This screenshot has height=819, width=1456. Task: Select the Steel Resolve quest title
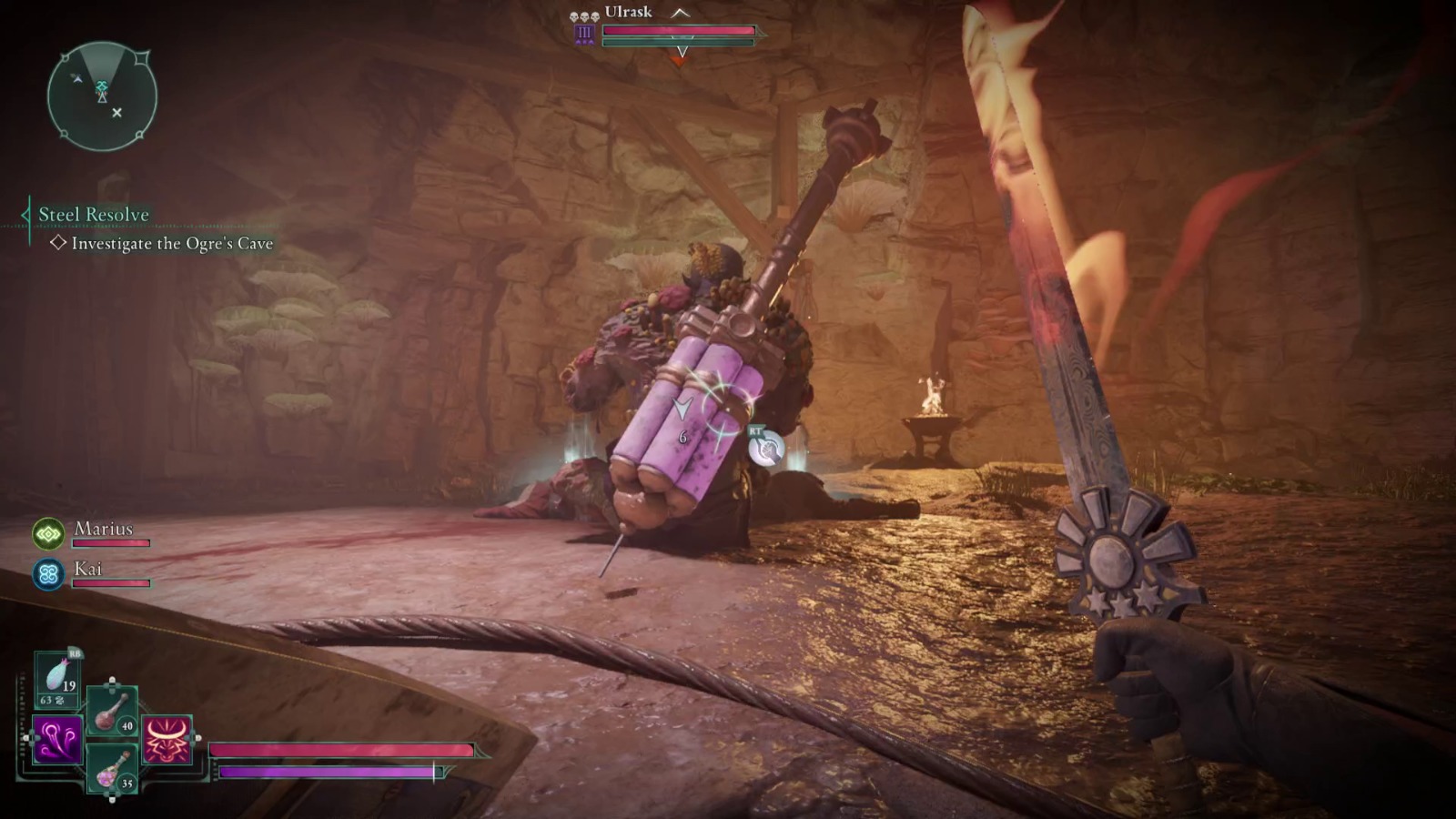pos(93,215)
